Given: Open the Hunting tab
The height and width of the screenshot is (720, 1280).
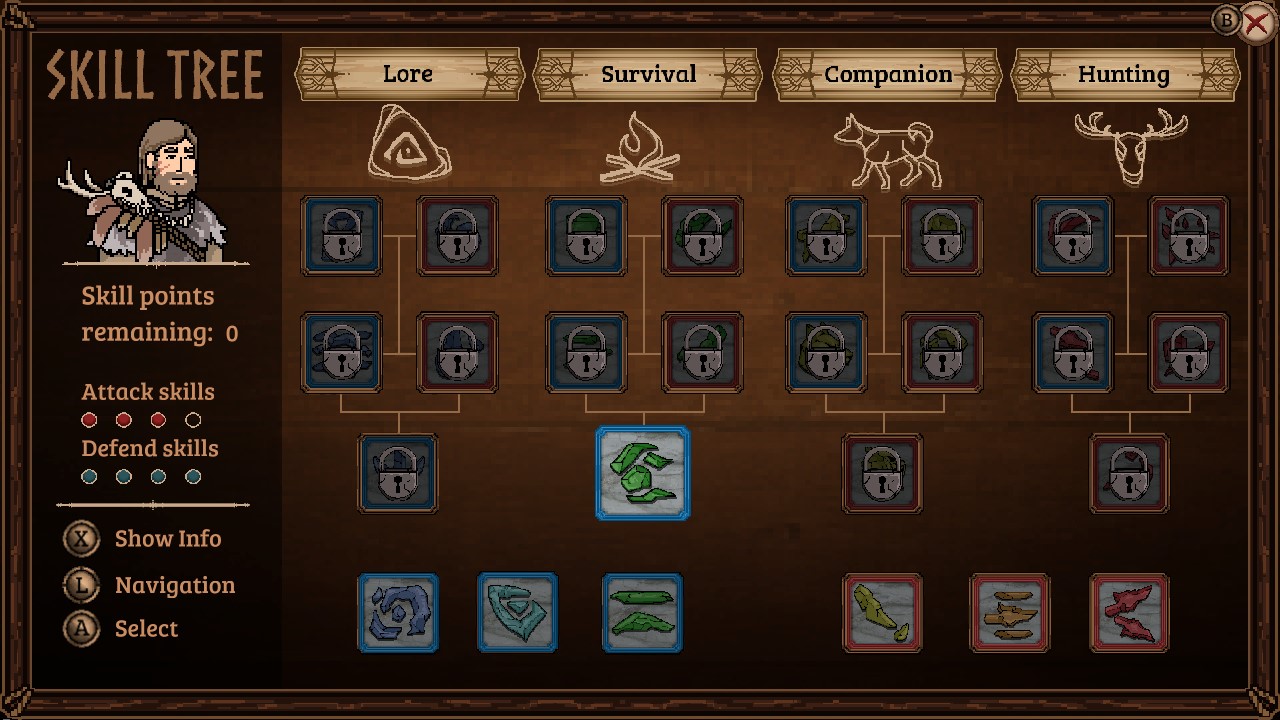Looking at the screenshot, I should click(x=1124, y=73).
